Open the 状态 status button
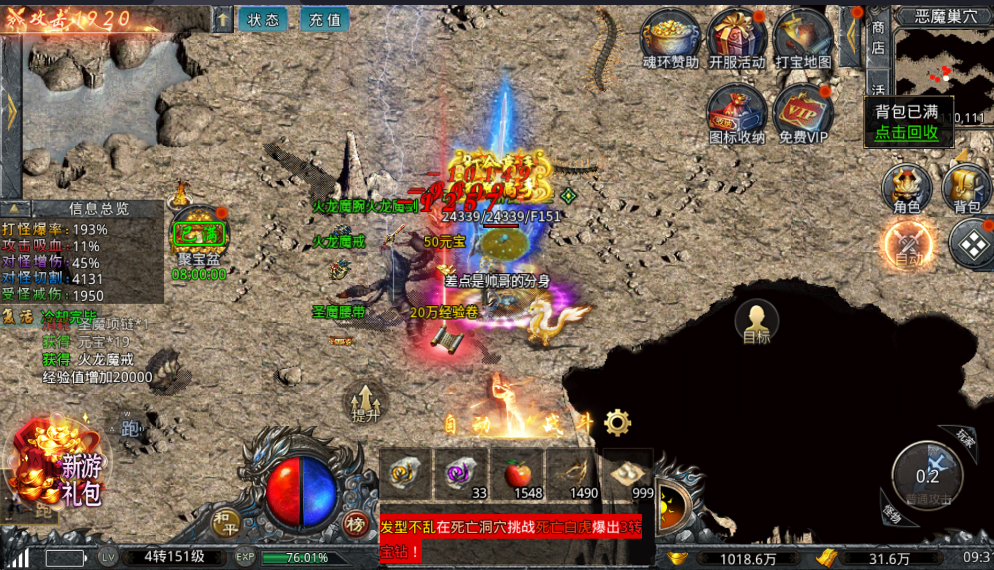This screenshot has height=570, width=994. [264, 19]
